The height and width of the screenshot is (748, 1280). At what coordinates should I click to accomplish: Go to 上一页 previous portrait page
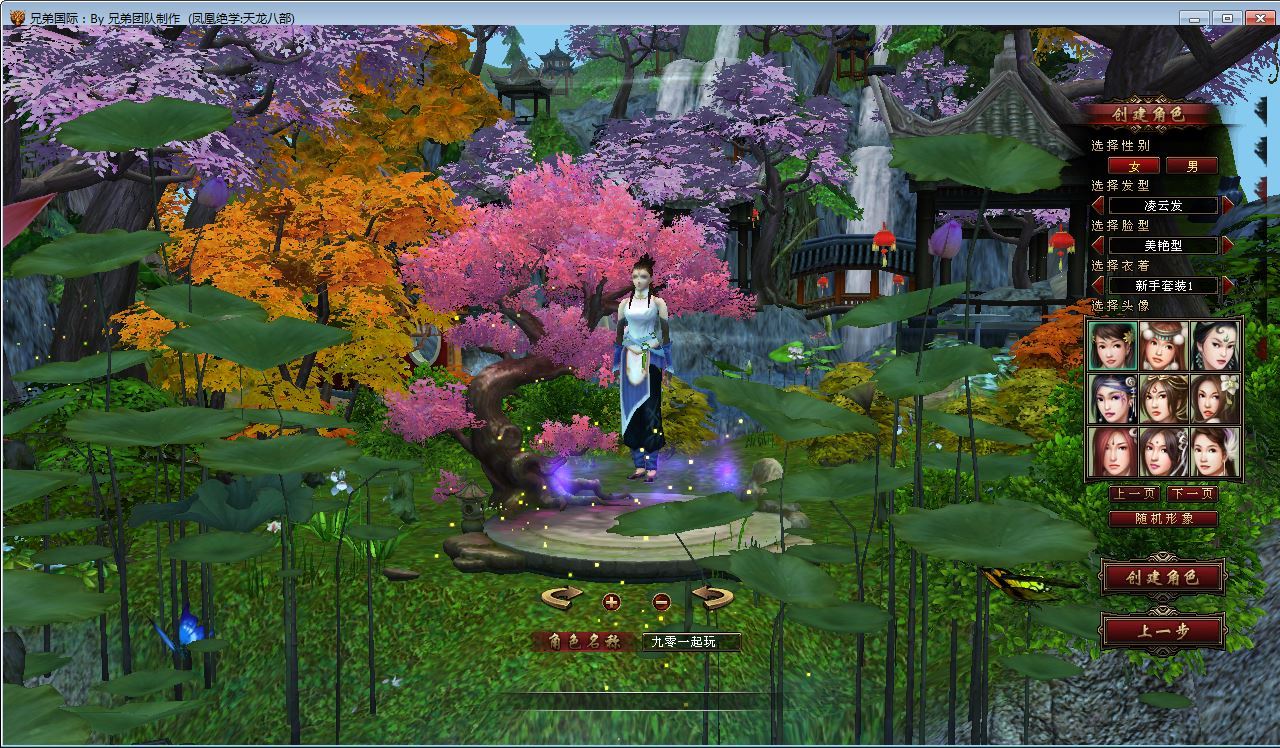[1134, 494]
